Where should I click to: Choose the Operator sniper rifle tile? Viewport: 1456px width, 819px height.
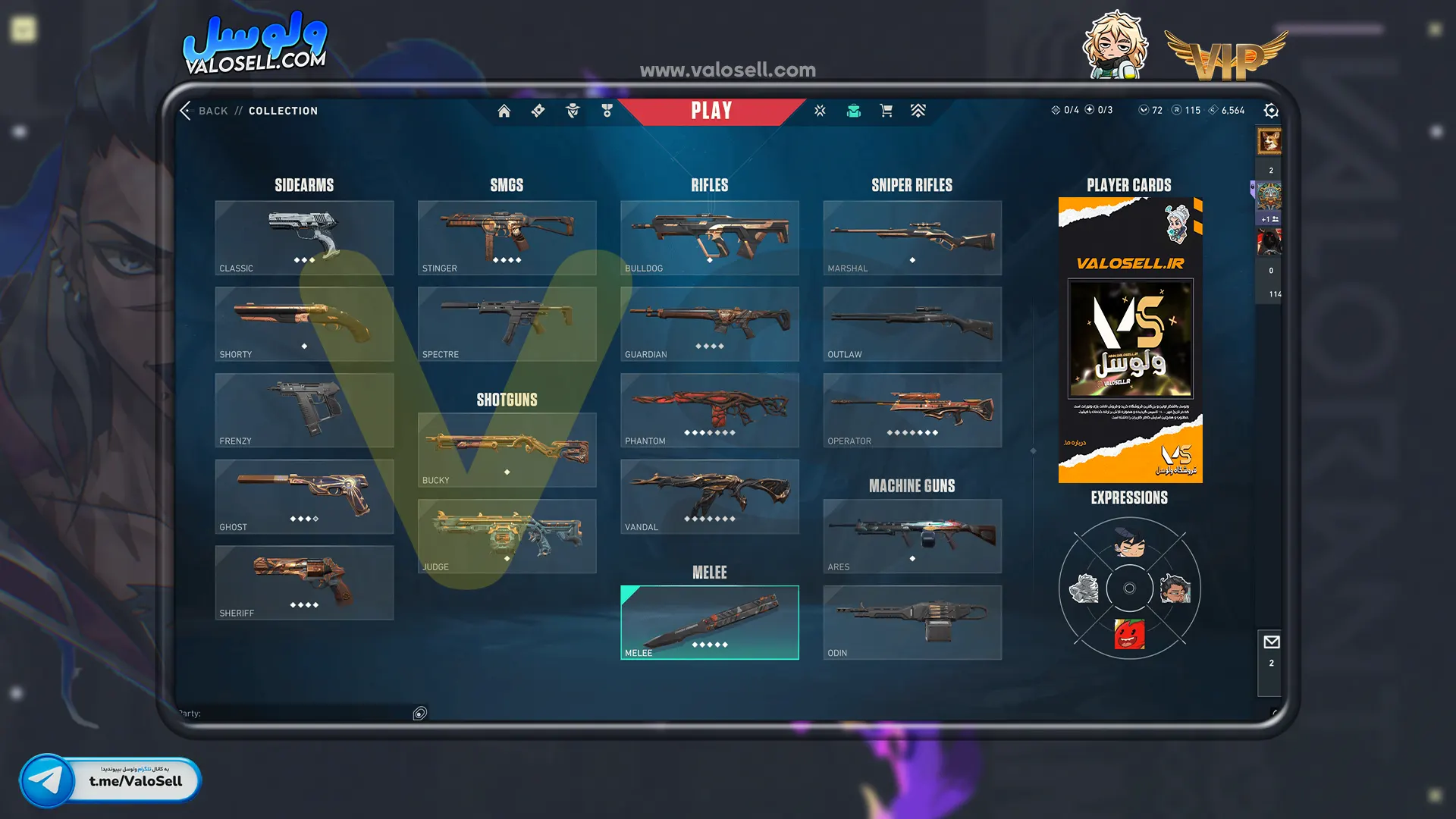pyautogui.click(x=912, y=410)
